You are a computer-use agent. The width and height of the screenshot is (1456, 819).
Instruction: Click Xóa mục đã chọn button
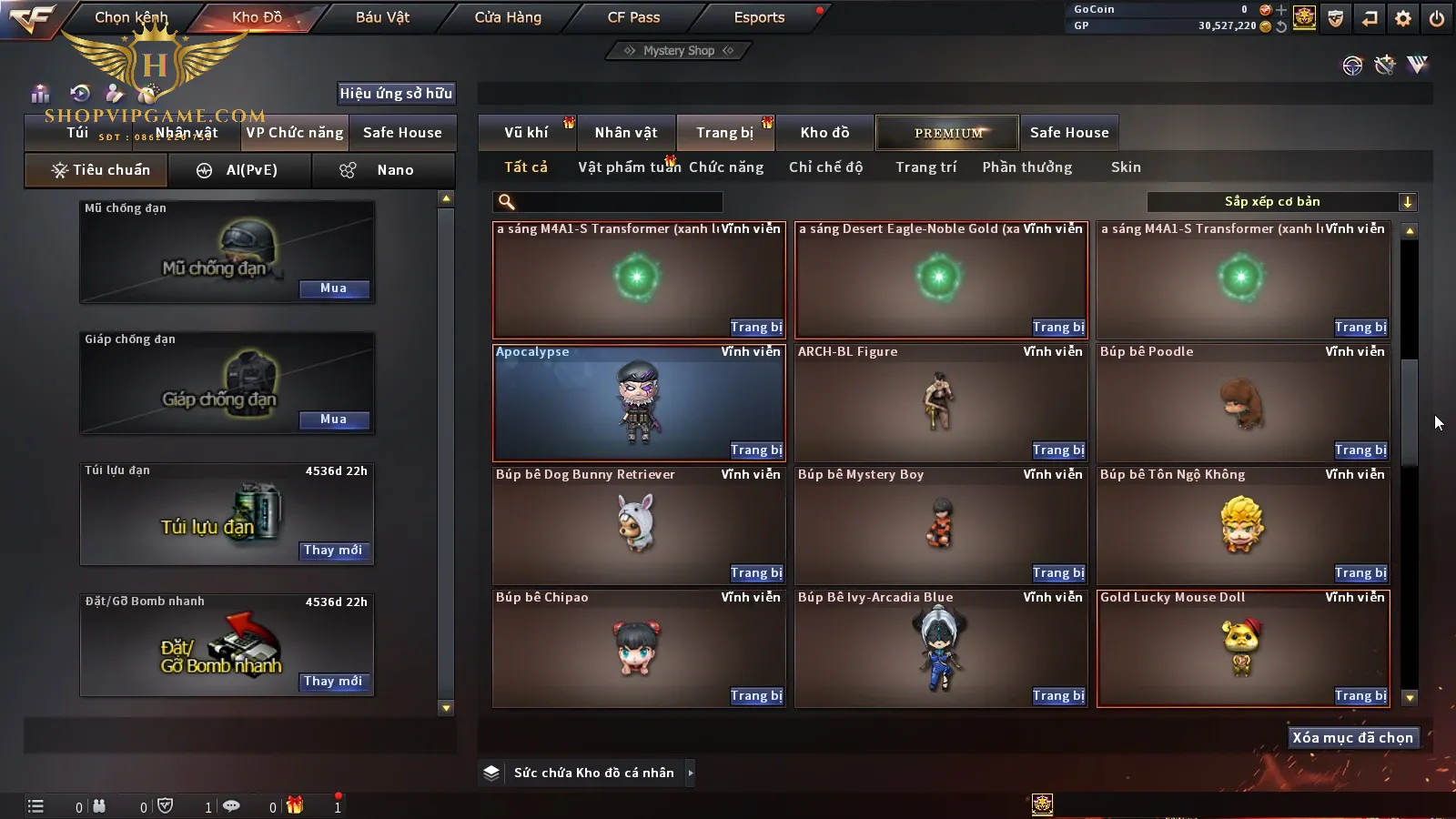click(1352, 738)
